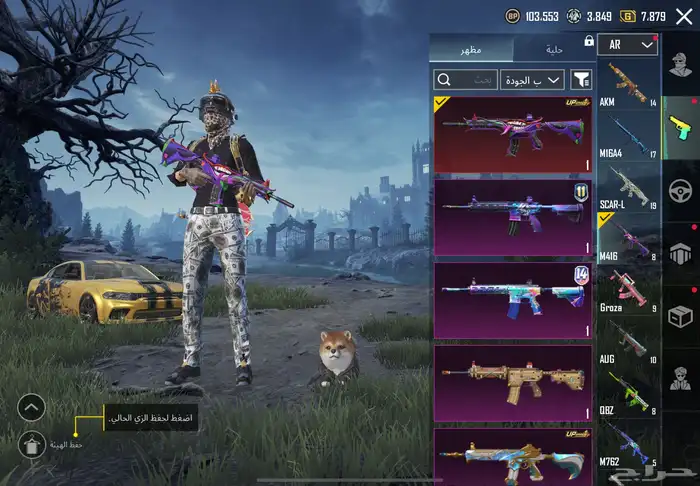Switch to the حلية tab

point(553,50)
